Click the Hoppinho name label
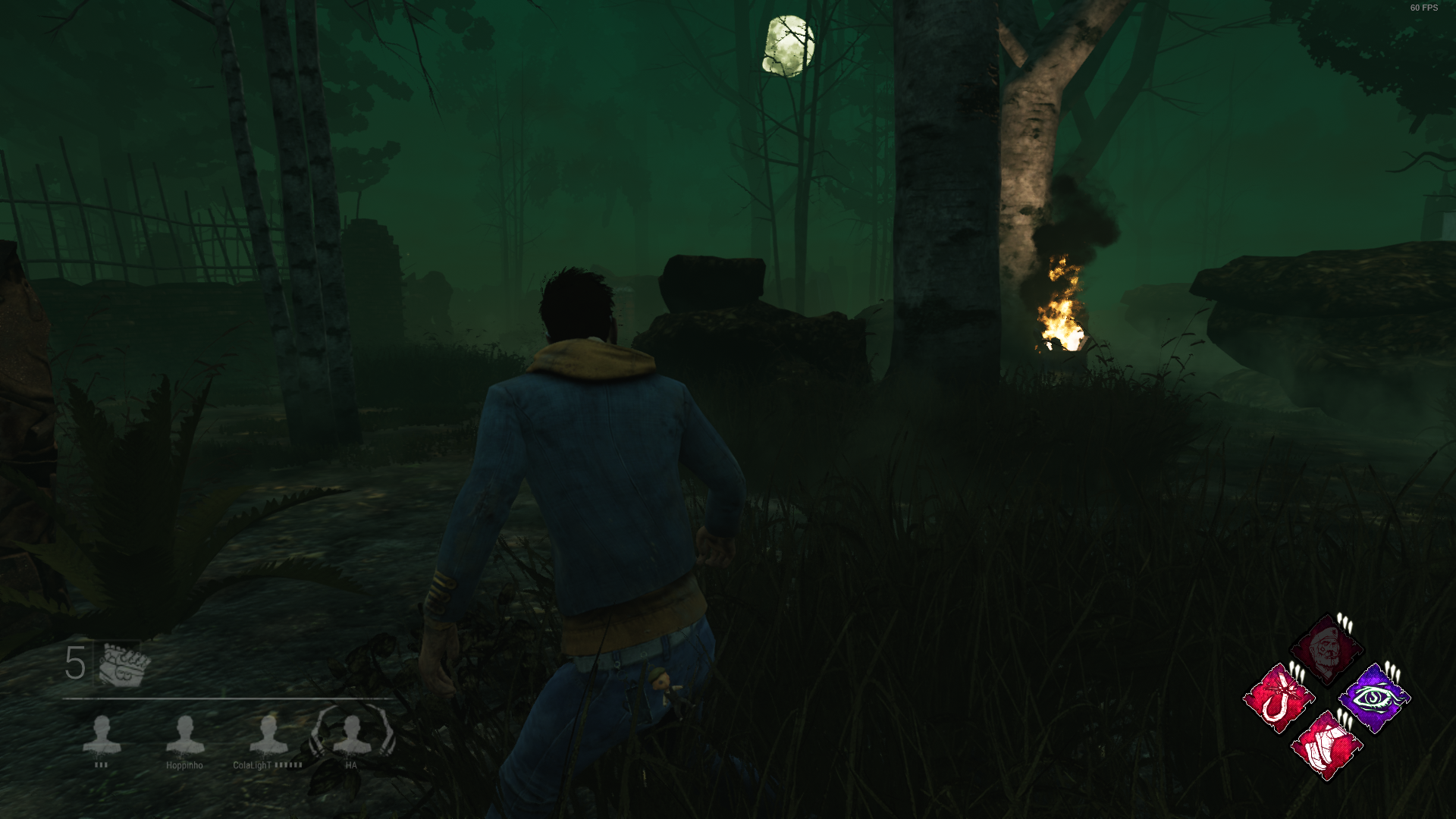Screen dimensions: 1456x819 coord(185,765)
